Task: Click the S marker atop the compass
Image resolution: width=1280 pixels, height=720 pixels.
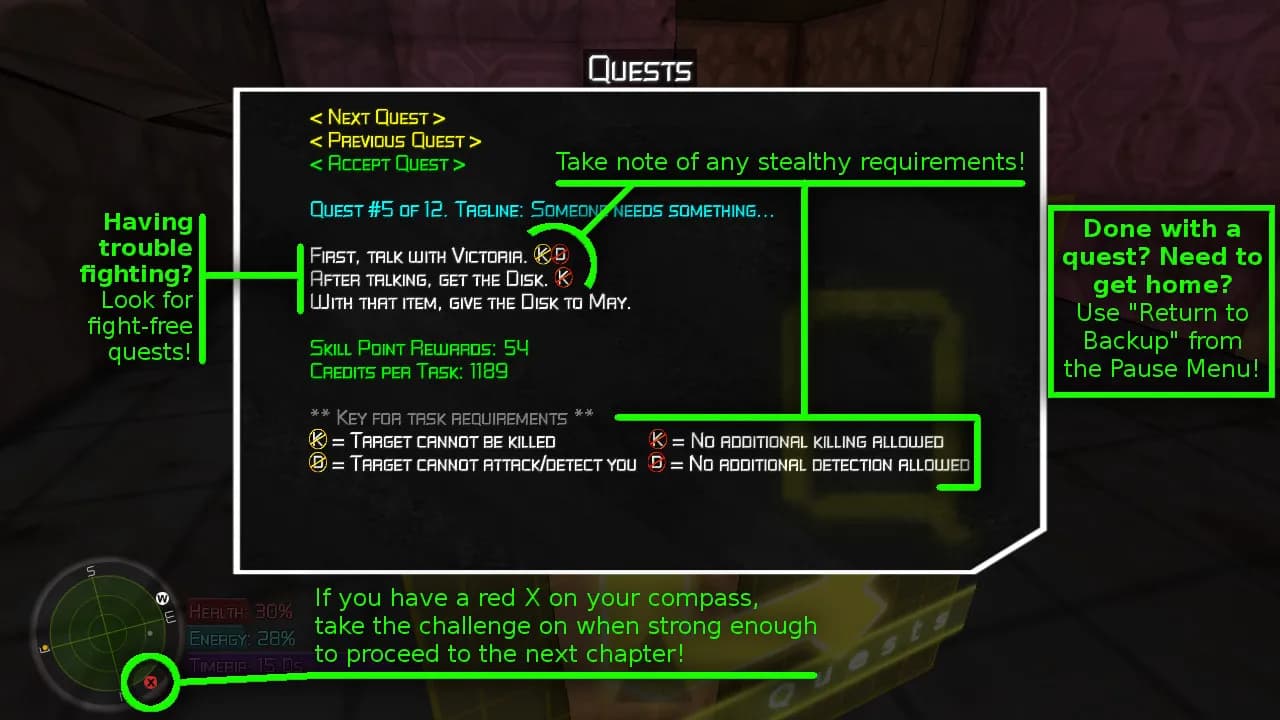Action: pyautogui.click(x=90, y=571)
